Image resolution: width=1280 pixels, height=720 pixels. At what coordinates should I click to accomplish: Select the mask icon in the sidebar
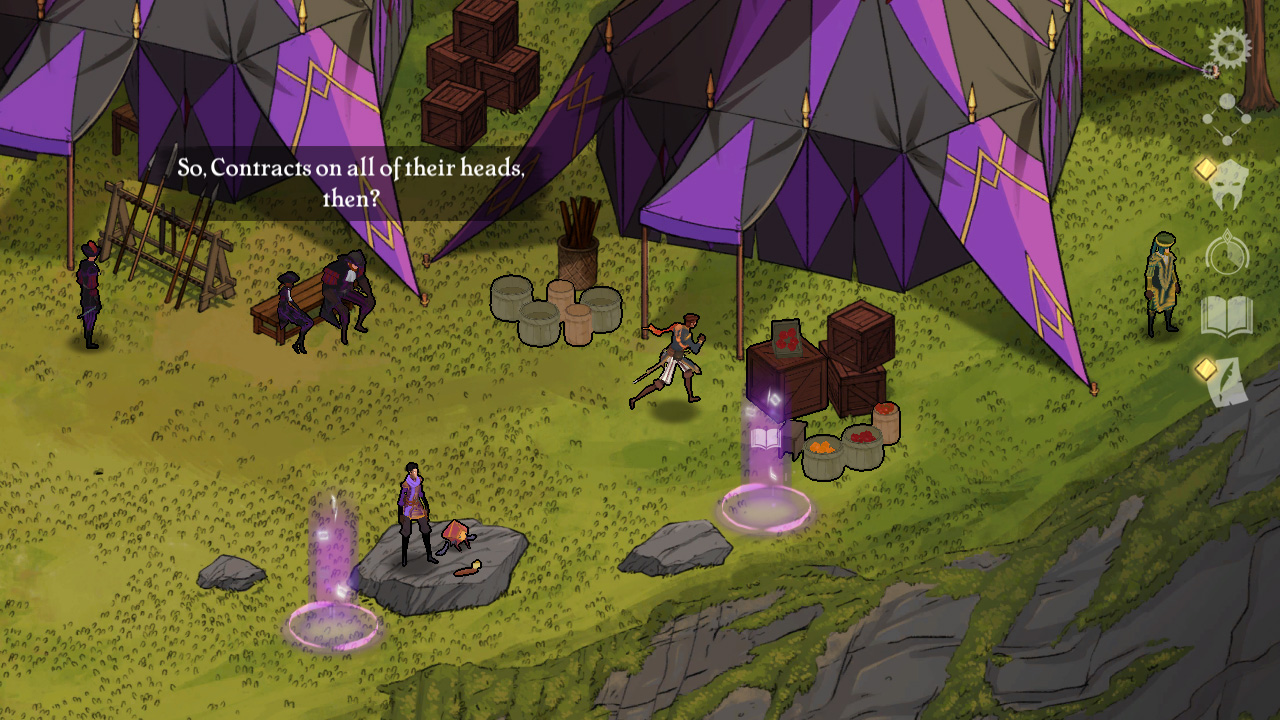pyautogui.click(x=1229, y=185)
